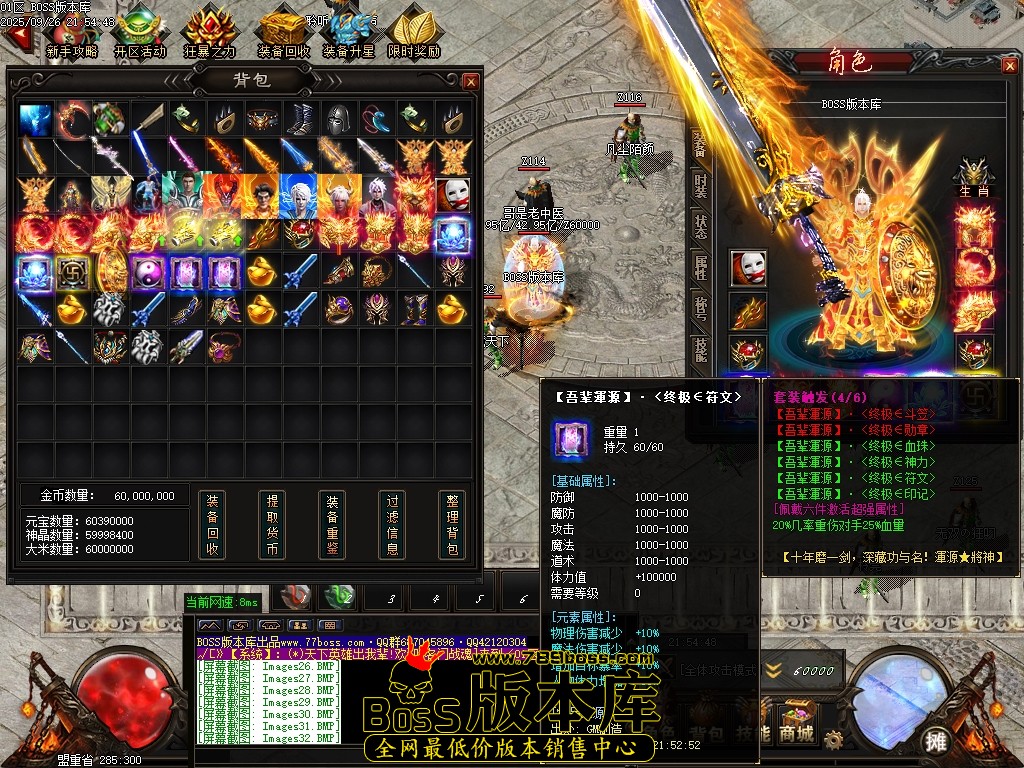1024x768 pixels.
Task: Close the 背包 bag window
Action: click(471, 81)
